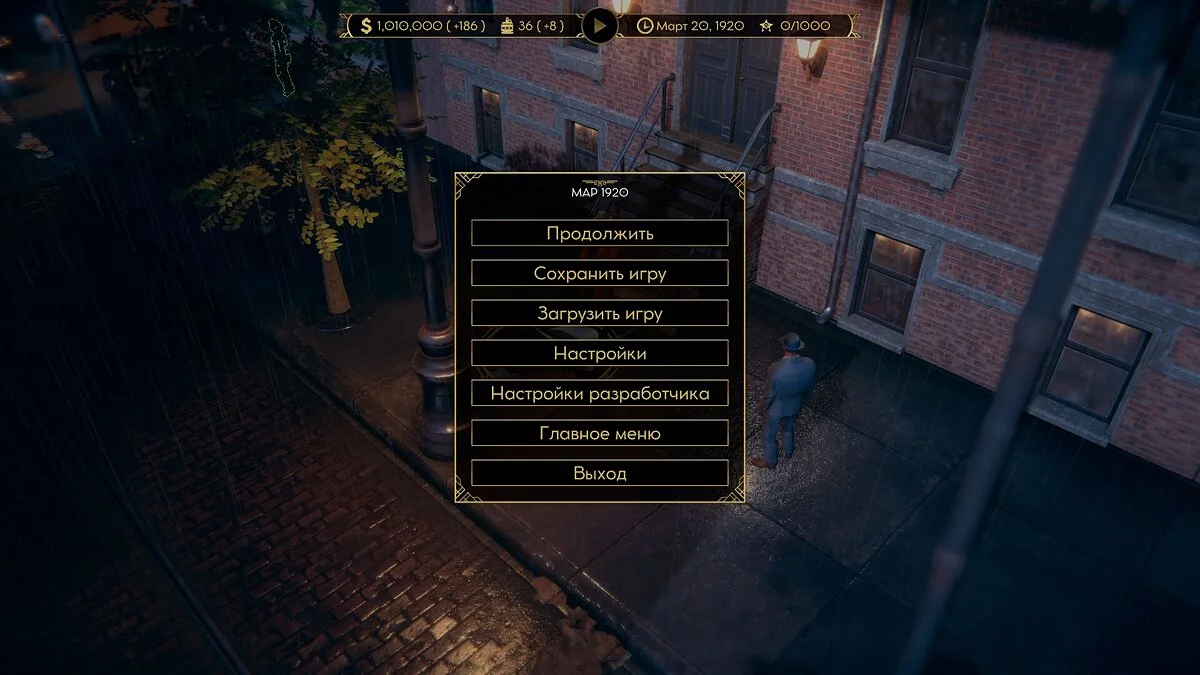Select Выход to quit the game
1200x675 pixels.
(600, 473)
